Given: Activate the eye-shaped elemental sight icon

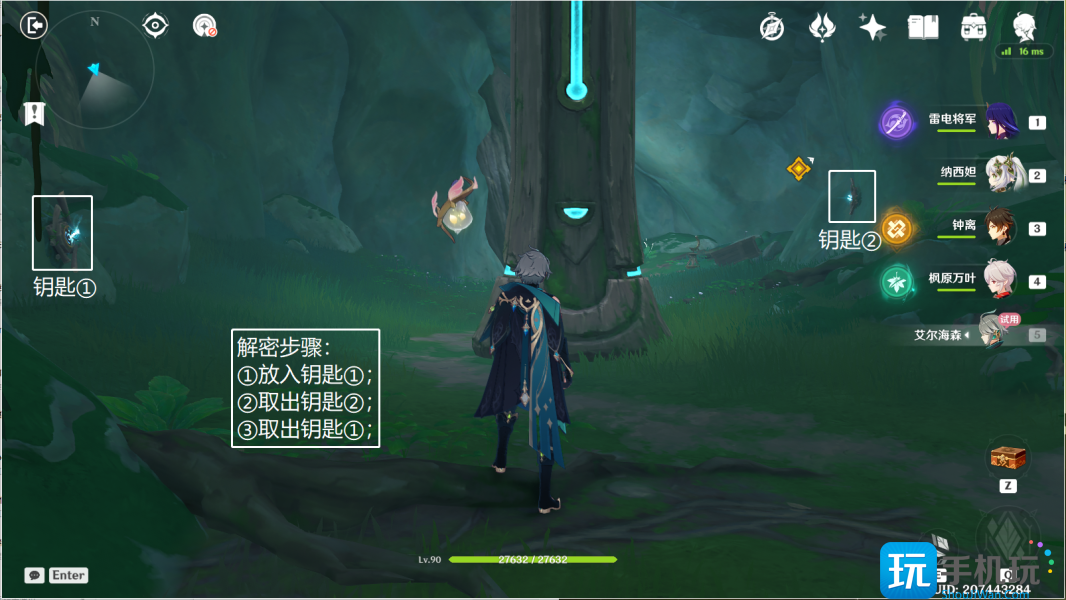Looking at the screenshot, I should click(x=155, y=25).
